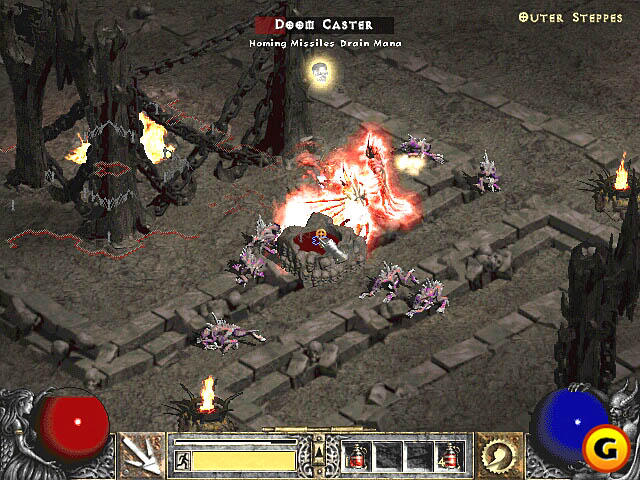Use the last belt potion
The image size is (640, 480).
point(448,457)
